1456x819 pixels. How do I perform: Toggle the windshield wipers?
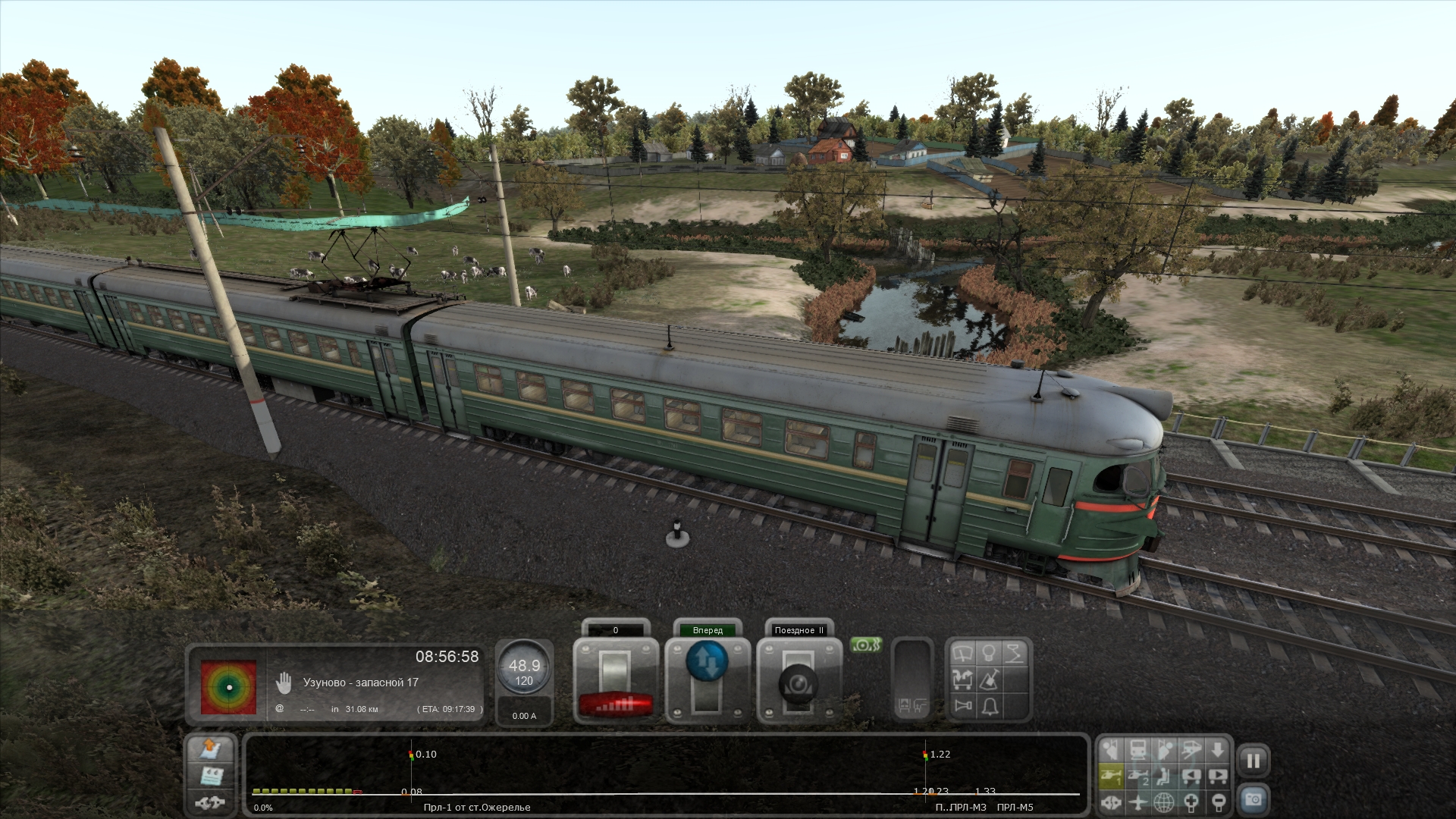(963, 654)
